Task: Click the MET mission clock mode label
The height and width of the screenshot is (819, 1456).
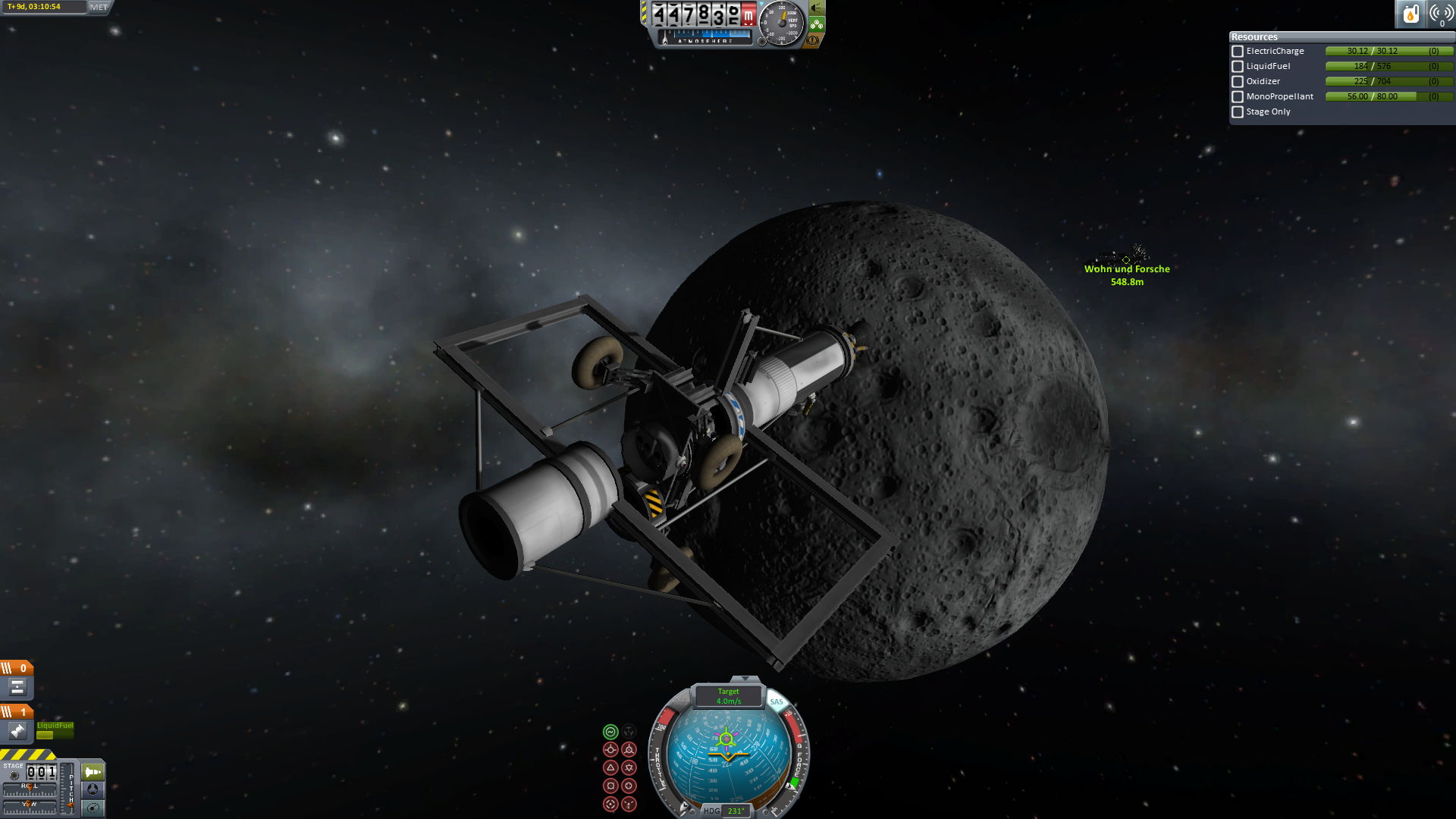Action: coord(99,8)
